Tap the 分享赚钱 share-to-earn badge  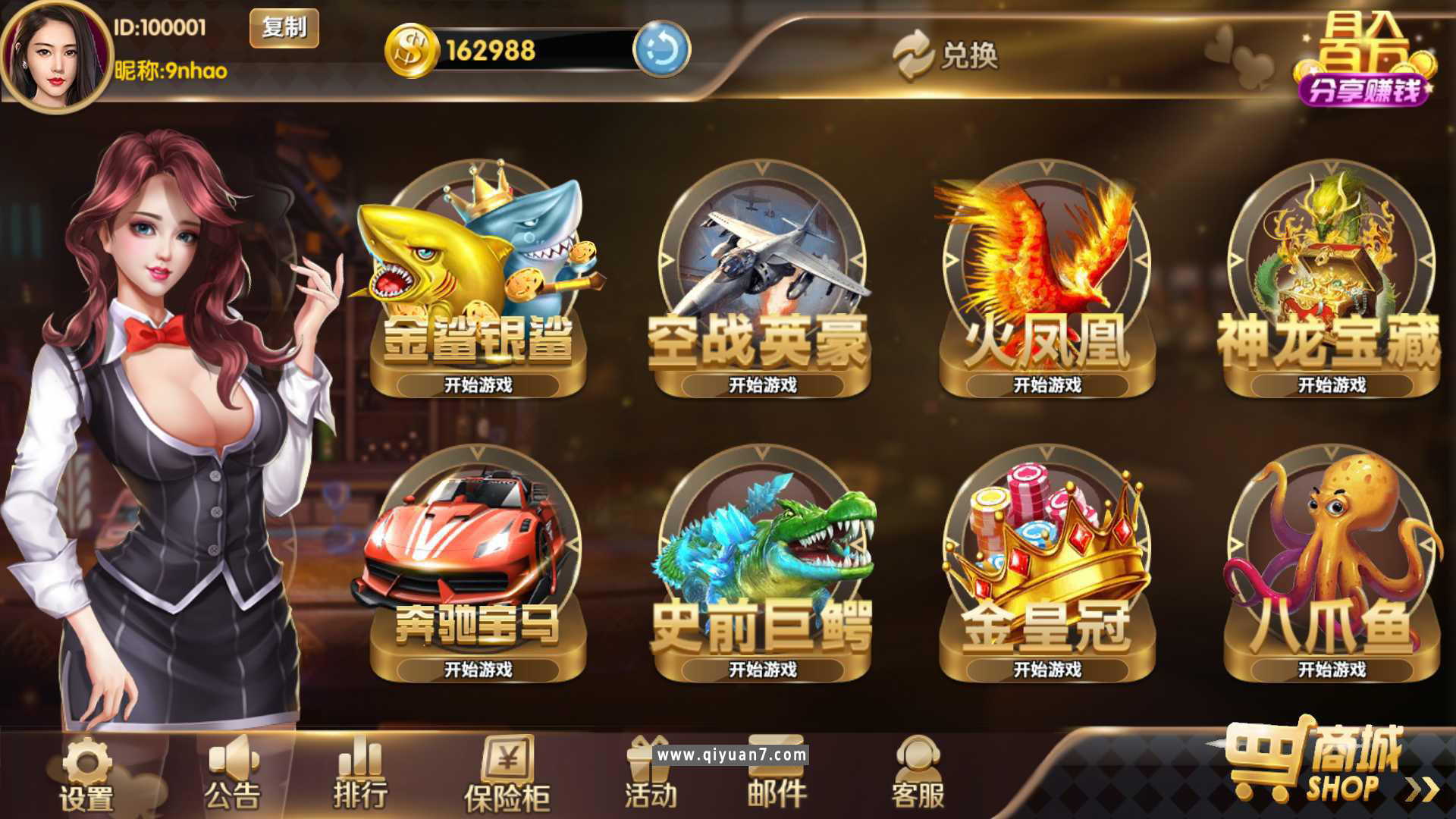point(1366,91)
